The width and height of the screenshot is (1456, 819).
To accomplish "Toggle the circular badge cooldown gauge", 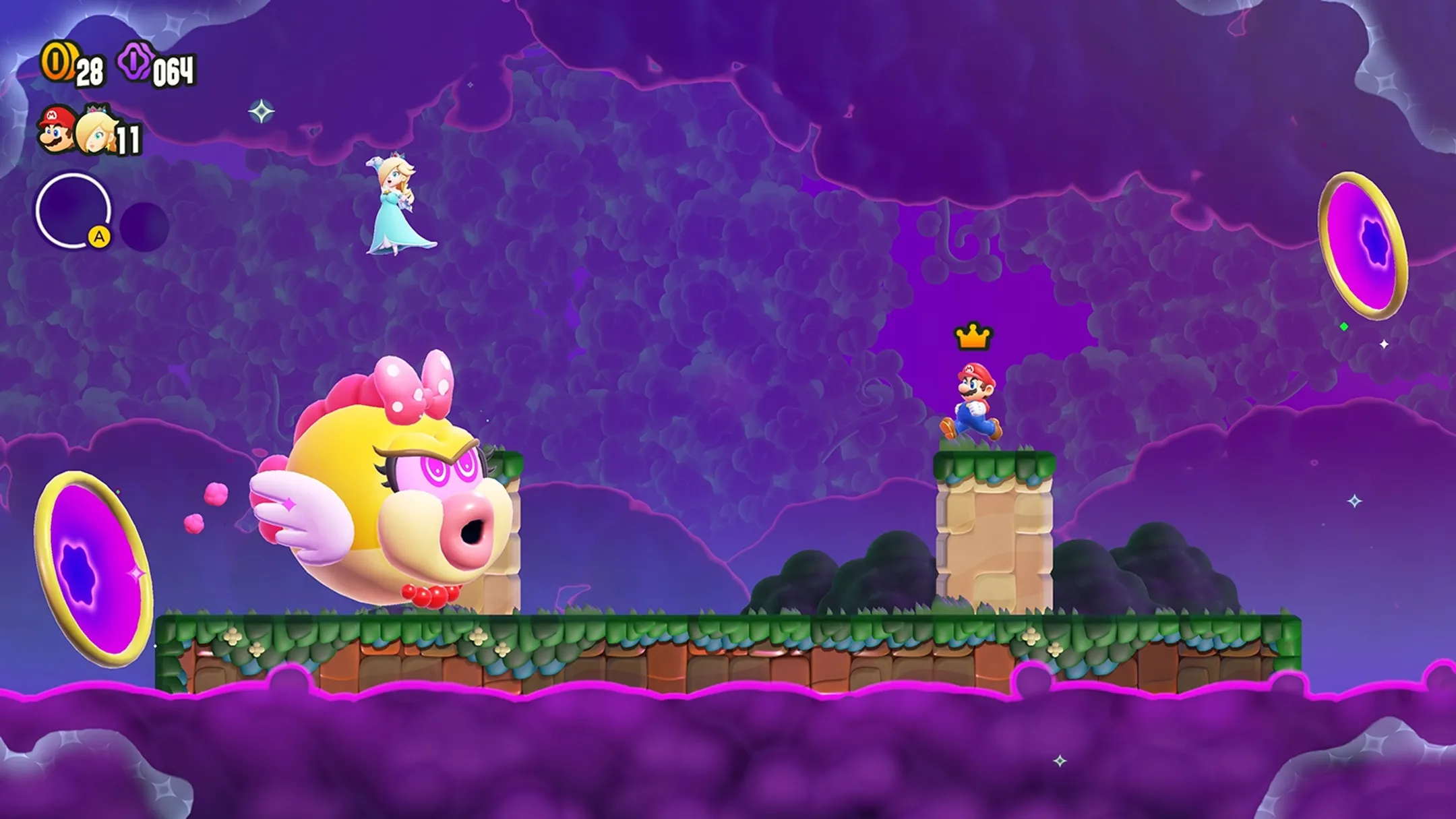I will 72,211.
